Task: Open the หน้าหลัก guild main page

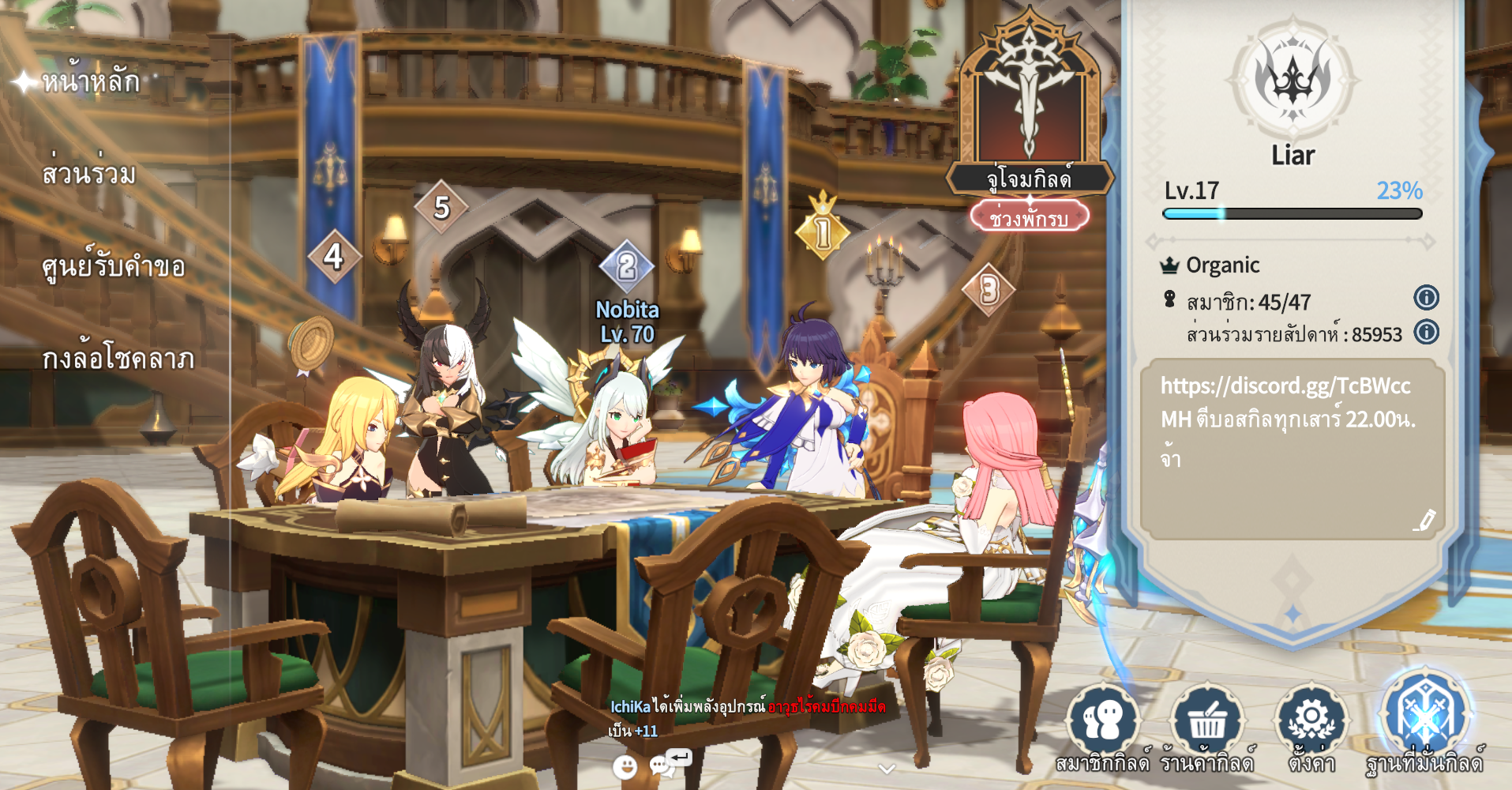Action: pyautogui.click(x=90, y=81)
